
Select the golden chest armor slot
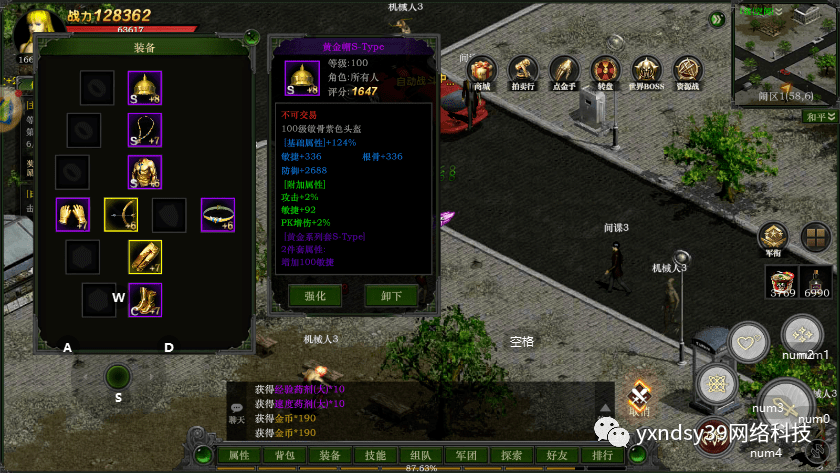(145, 171)
